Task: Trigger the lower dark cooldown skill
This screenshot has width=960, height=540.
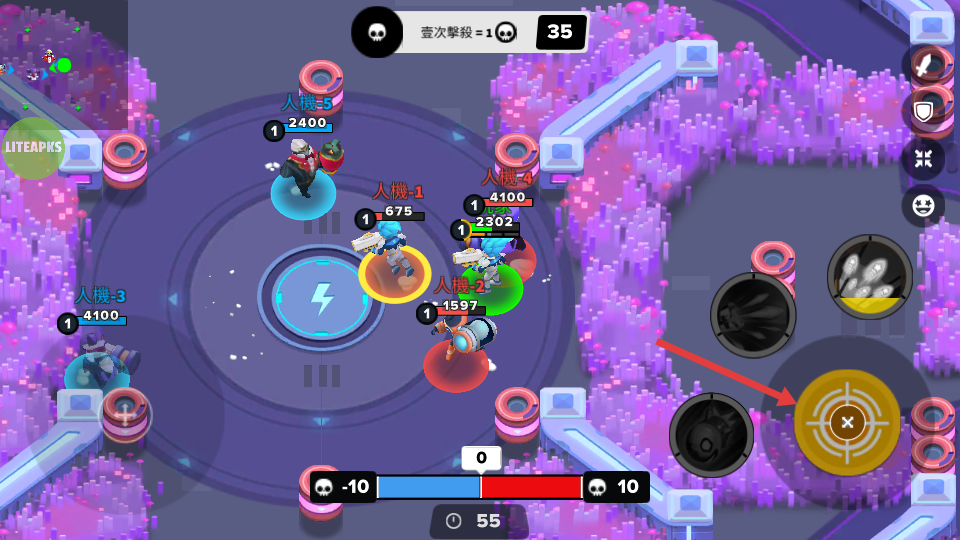Action: [x=711, y=435]
